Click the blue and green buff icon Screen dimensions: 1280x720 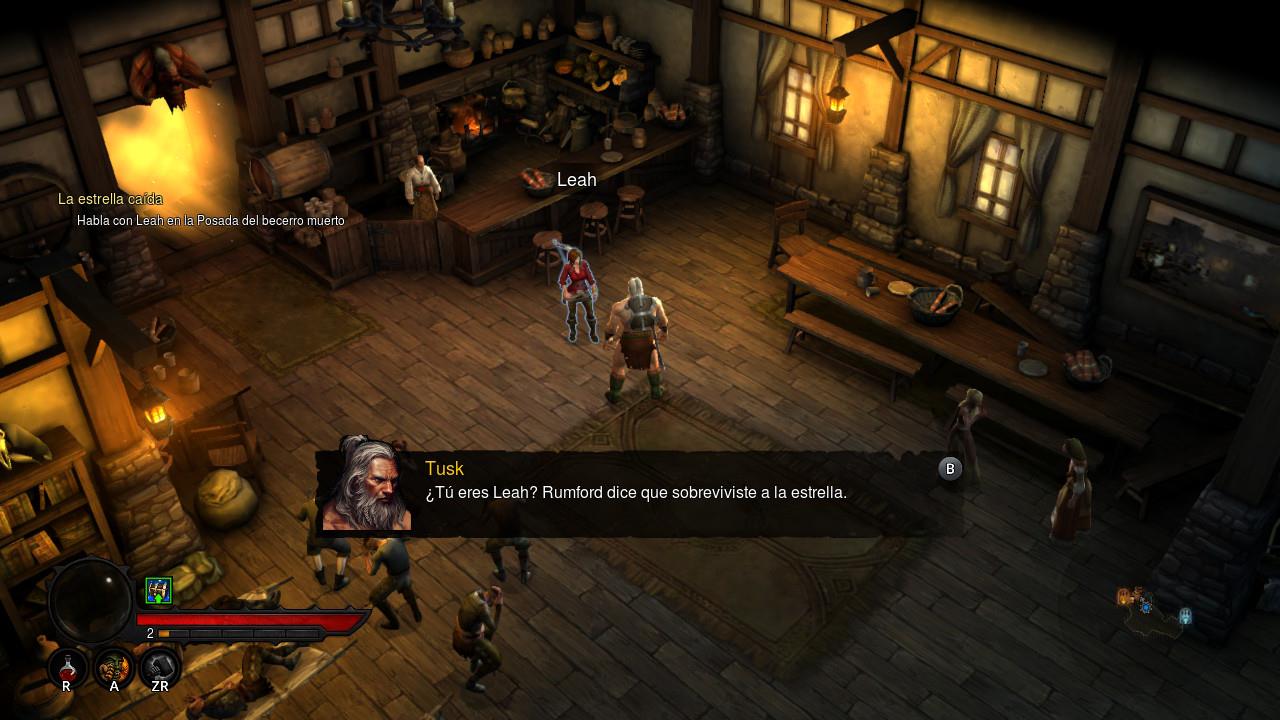pos(158,591)
